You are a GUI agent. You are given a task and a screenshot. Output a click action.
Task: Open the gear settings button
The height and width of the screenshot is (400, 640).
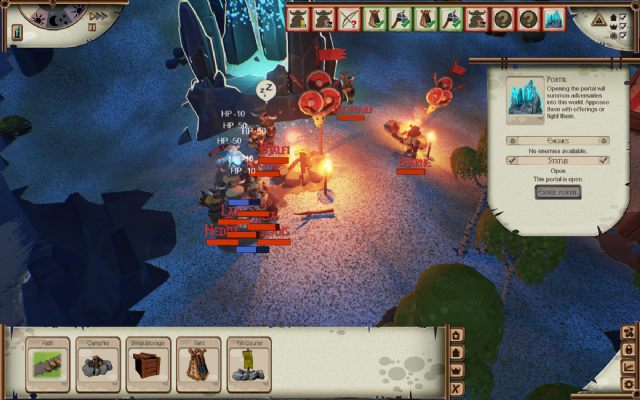click(628, 384)
